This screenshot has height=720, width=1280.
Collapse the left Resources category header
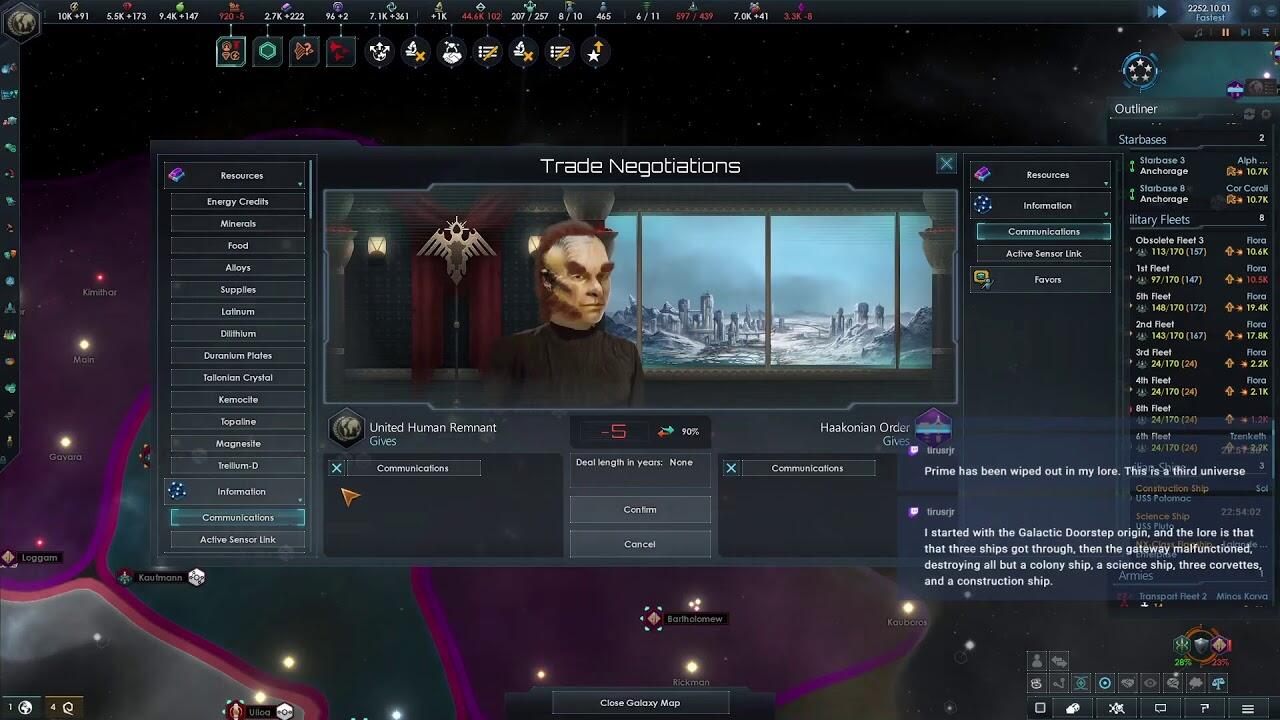coord(238,175)
